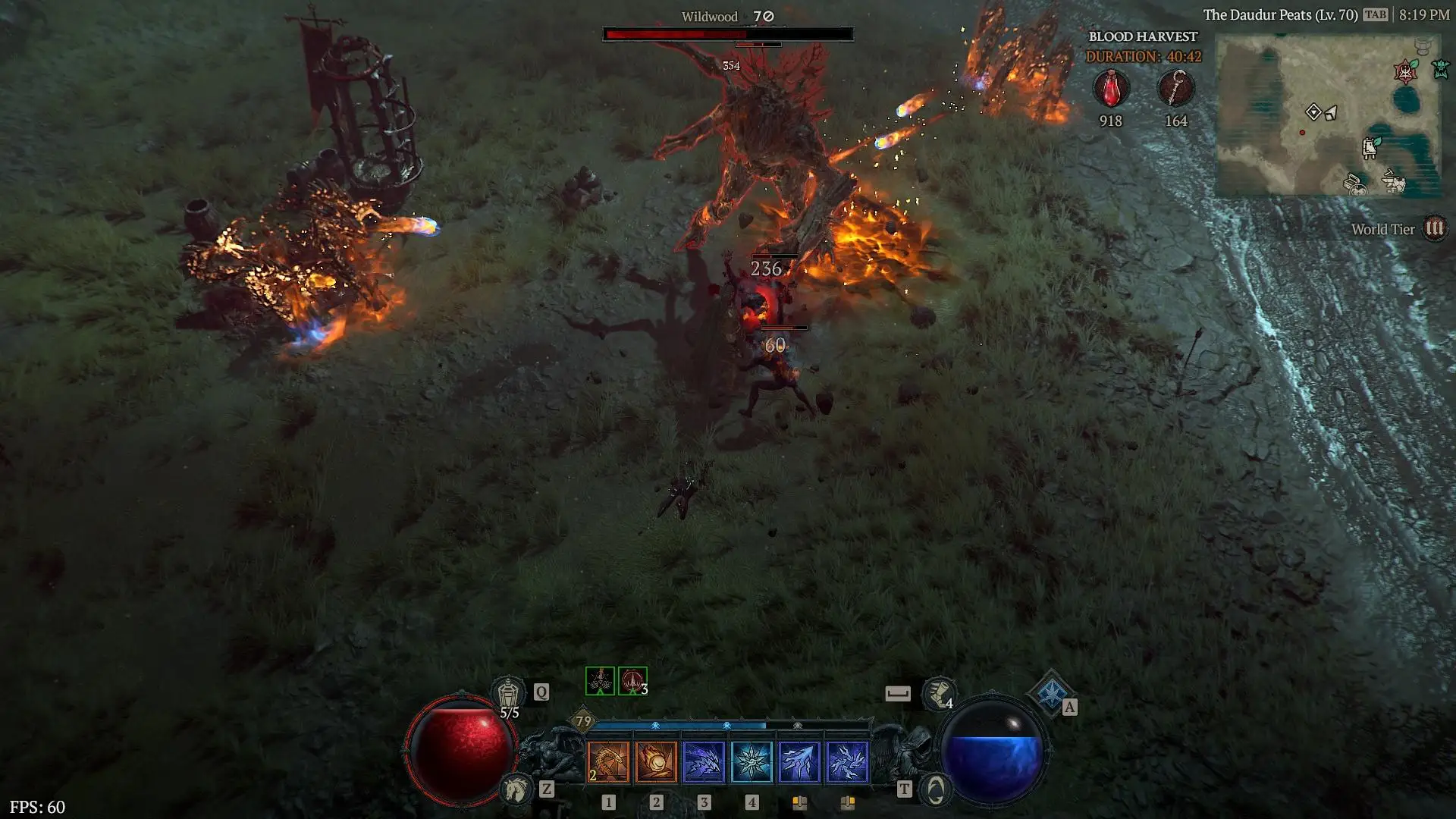Viewport: 1456px width, 819px height.
Task: Open the town portal swirl icon
Action: (x=936, y=790)
